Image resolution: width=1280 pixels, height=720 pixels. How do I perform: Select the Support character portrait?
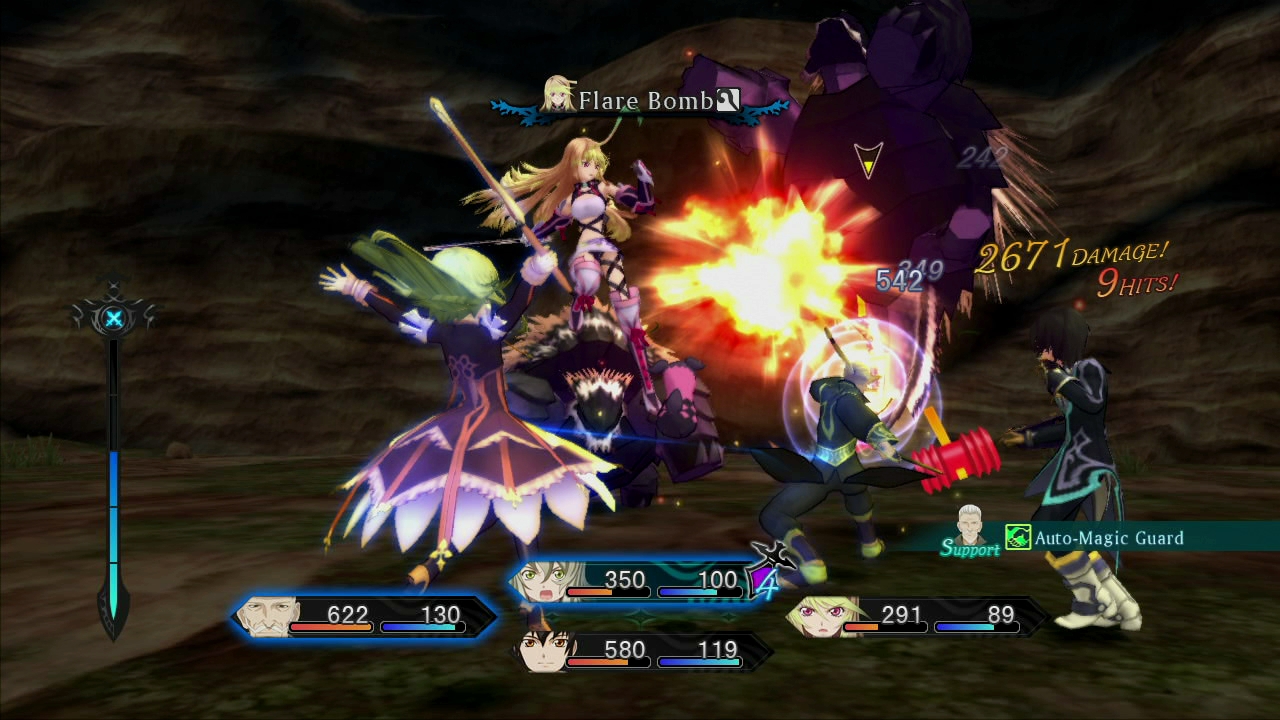(x=969, y=524)
